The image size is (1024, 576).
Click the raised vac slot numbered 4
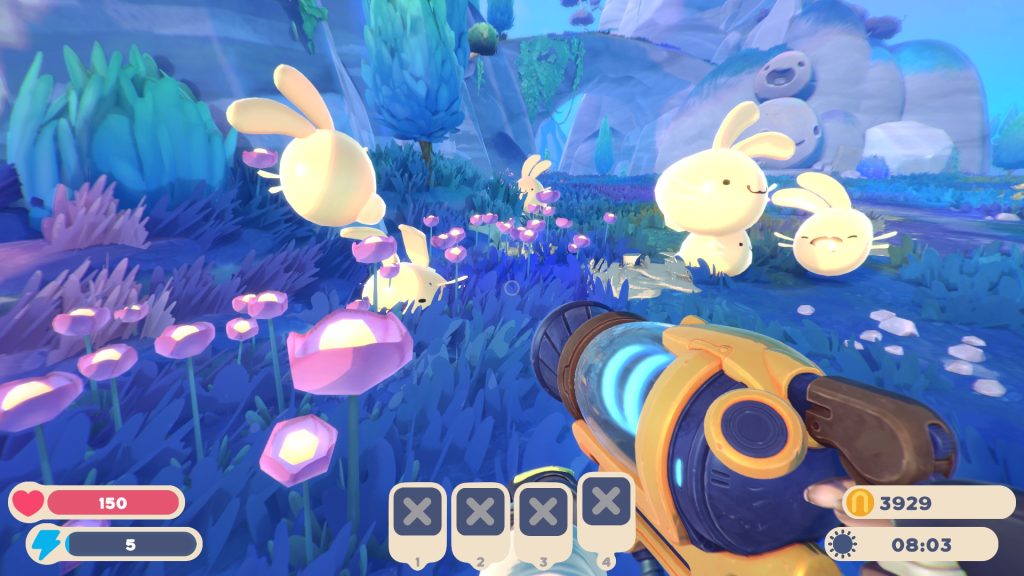click(x=605, y=502)
